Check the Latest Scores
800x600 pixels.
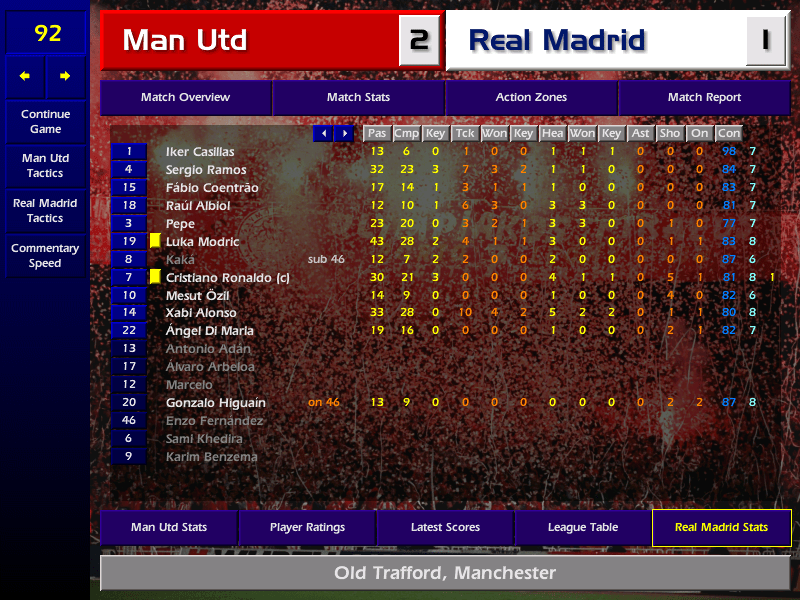pyautogui.click(x=445, y=527)
